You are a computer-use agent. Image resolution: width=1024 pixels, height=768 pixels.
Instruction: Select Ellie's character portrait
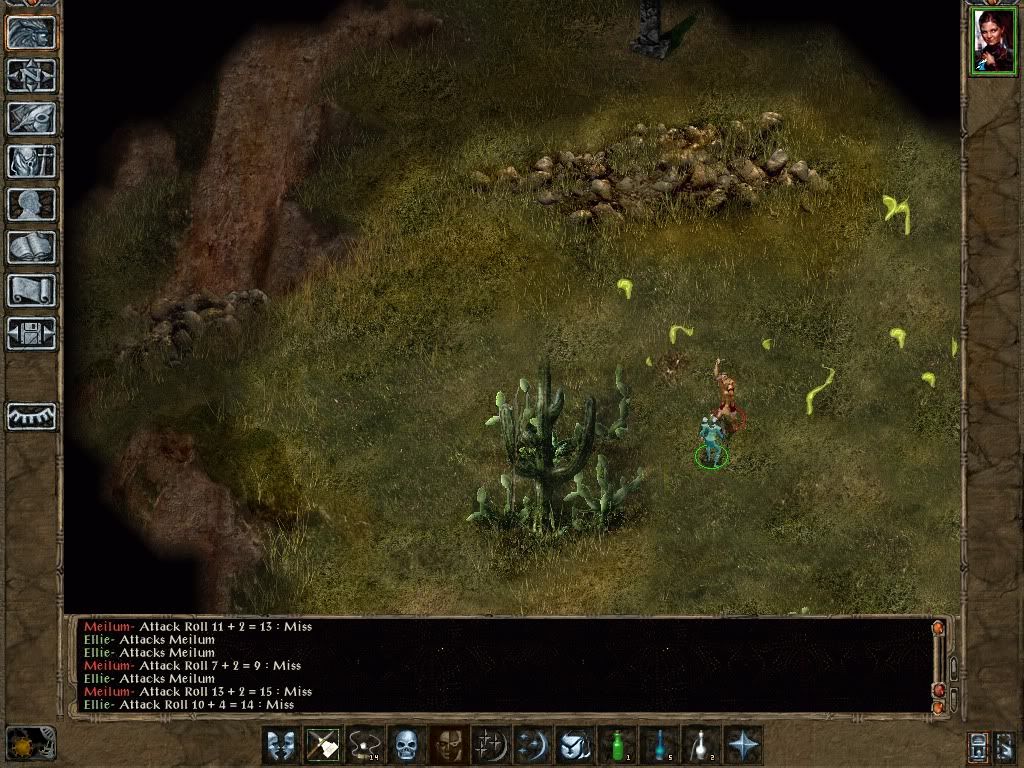coord(992,40)
